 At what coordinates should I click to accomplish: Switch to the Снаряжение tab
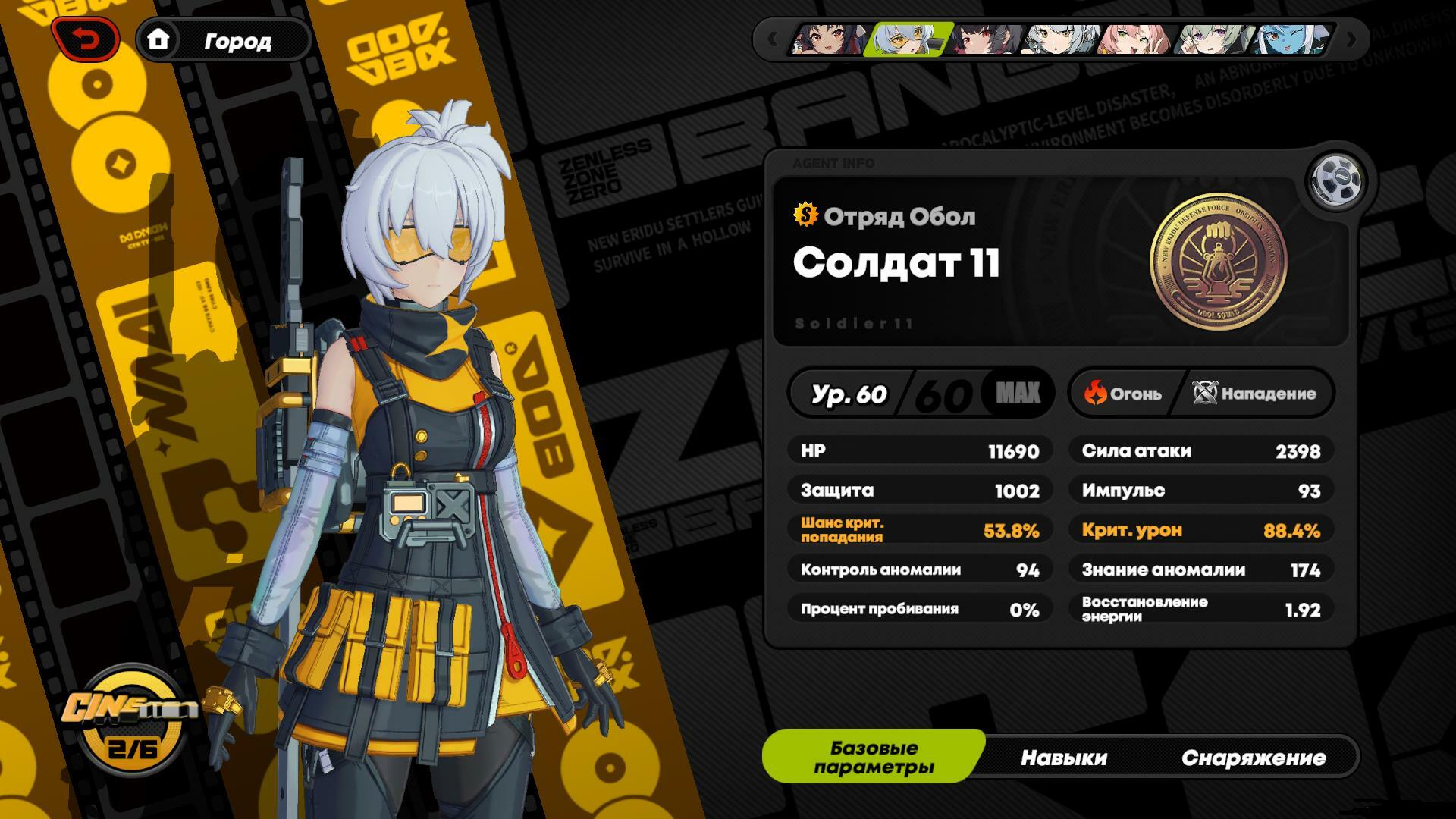[x=1253, y=757]
